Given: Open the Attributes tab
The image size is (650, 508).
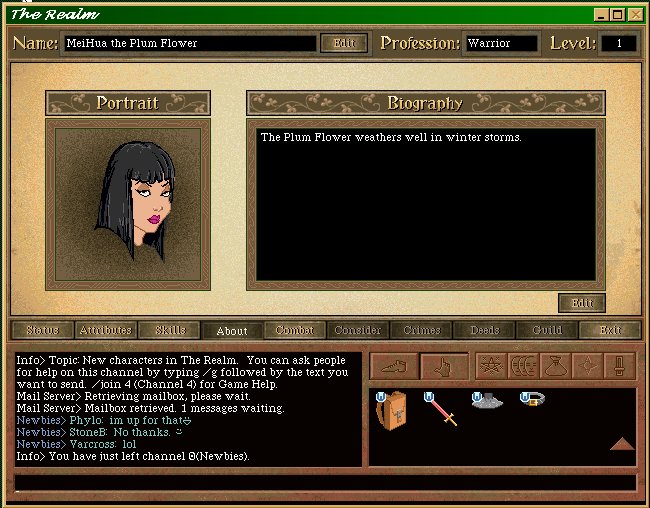Looking at the screenshot, I should 105,330.
